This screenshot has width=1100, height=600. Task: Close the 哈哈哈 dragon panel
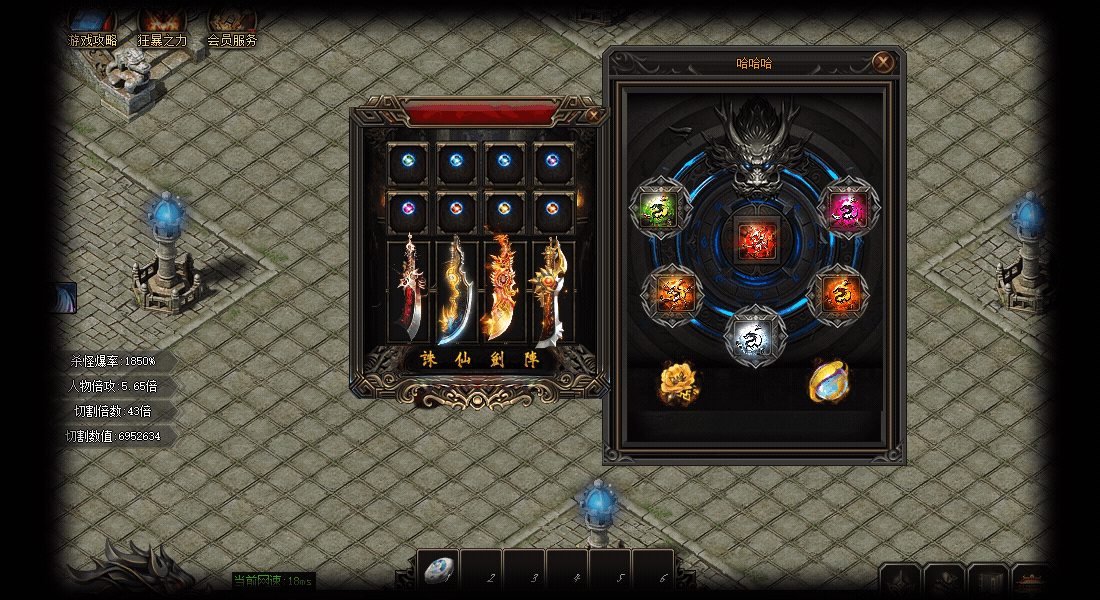[883, 62]
